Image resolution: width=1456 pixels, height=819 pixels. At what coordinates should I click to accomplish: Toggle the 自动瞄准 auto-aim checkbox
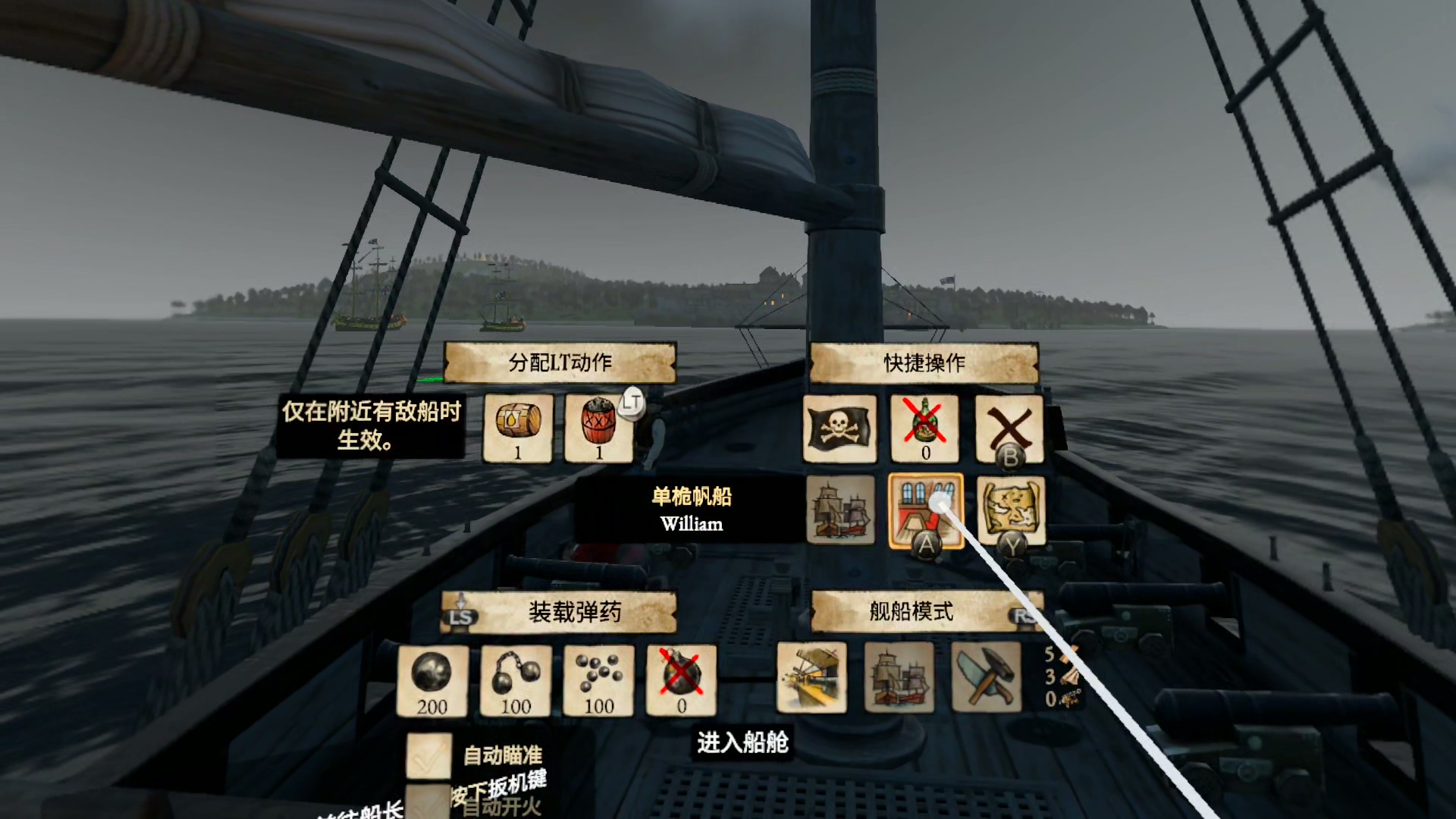tap(429, 755)
